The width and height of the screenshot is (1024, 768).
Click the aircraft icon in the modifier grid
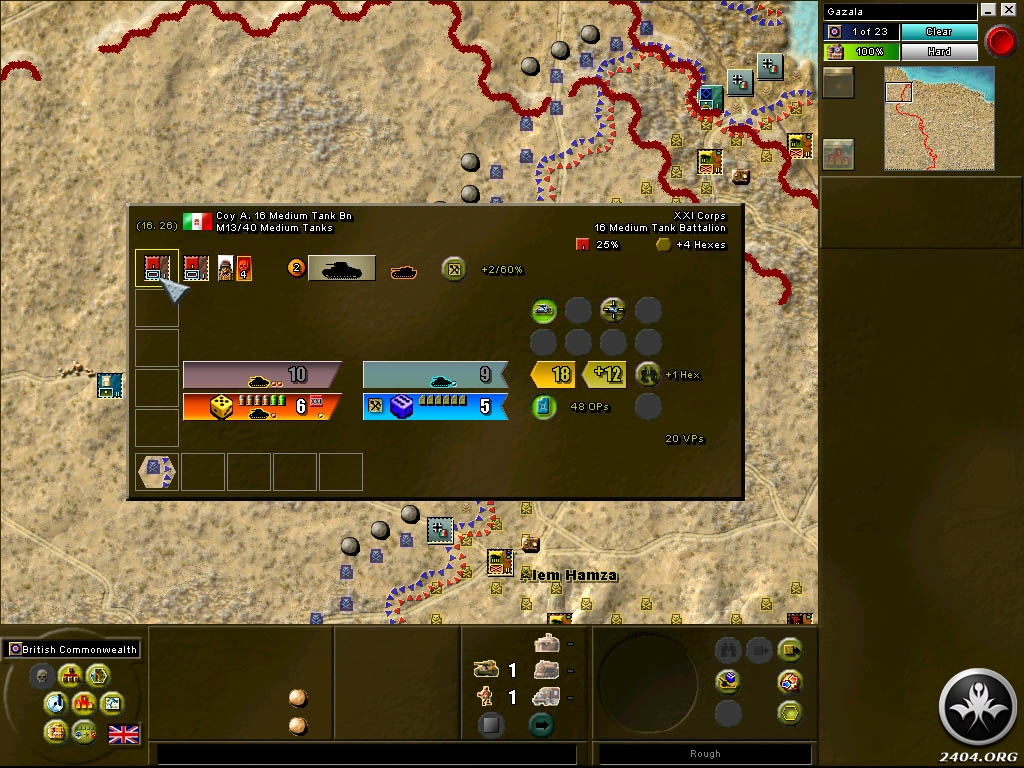click(x=613, y=310)
